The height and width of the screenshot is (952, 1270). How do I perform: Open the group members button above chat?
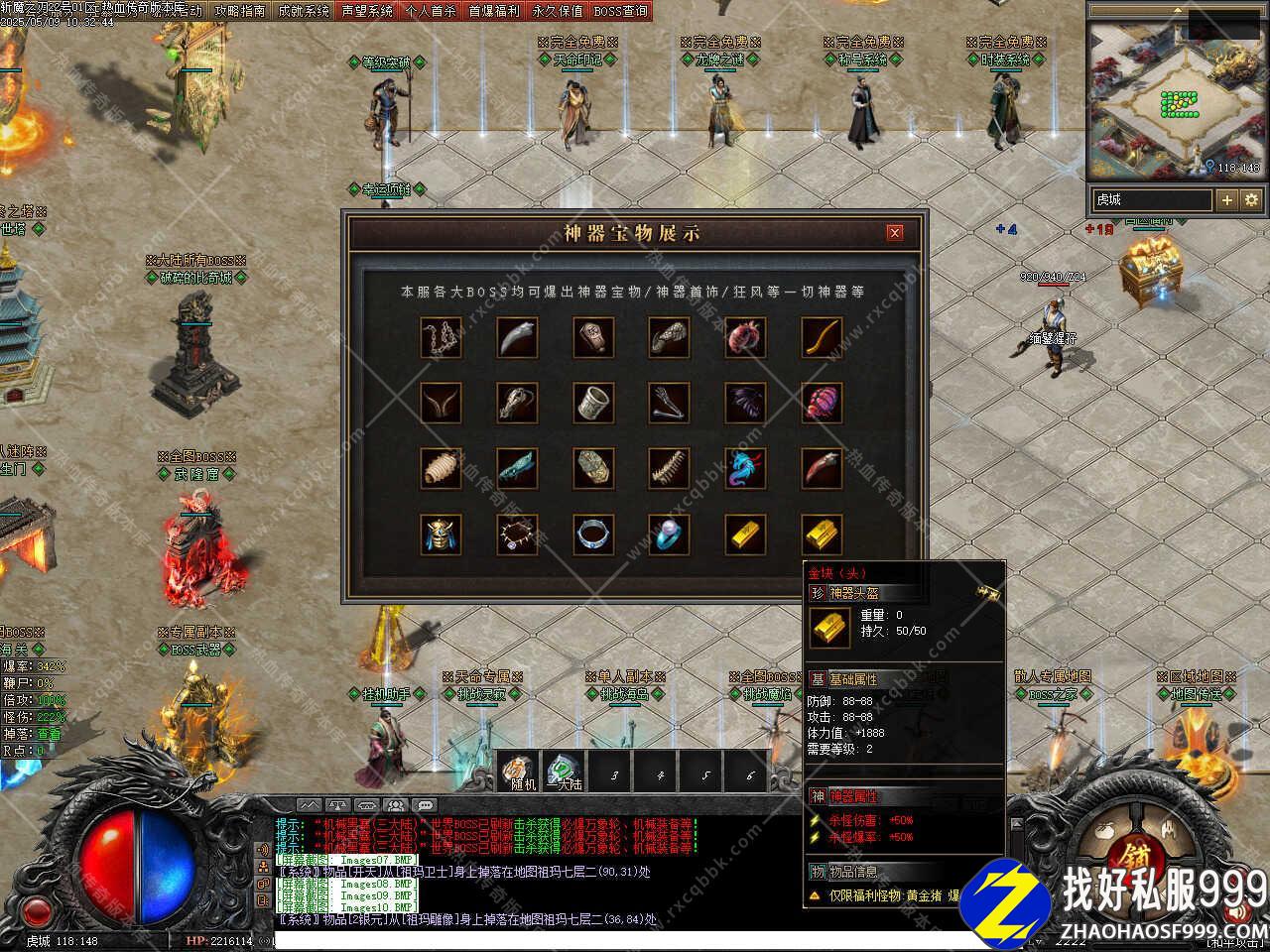tap(396, 805)
